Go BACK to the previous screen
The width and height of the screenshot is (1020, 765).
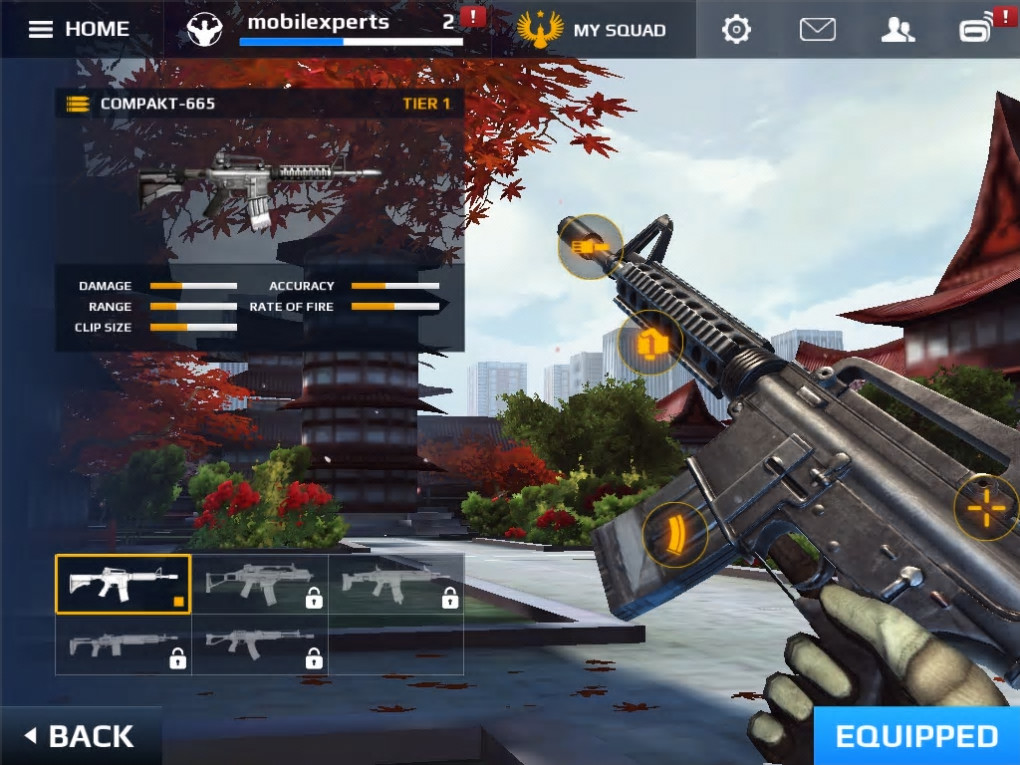[x=80, y=736]
